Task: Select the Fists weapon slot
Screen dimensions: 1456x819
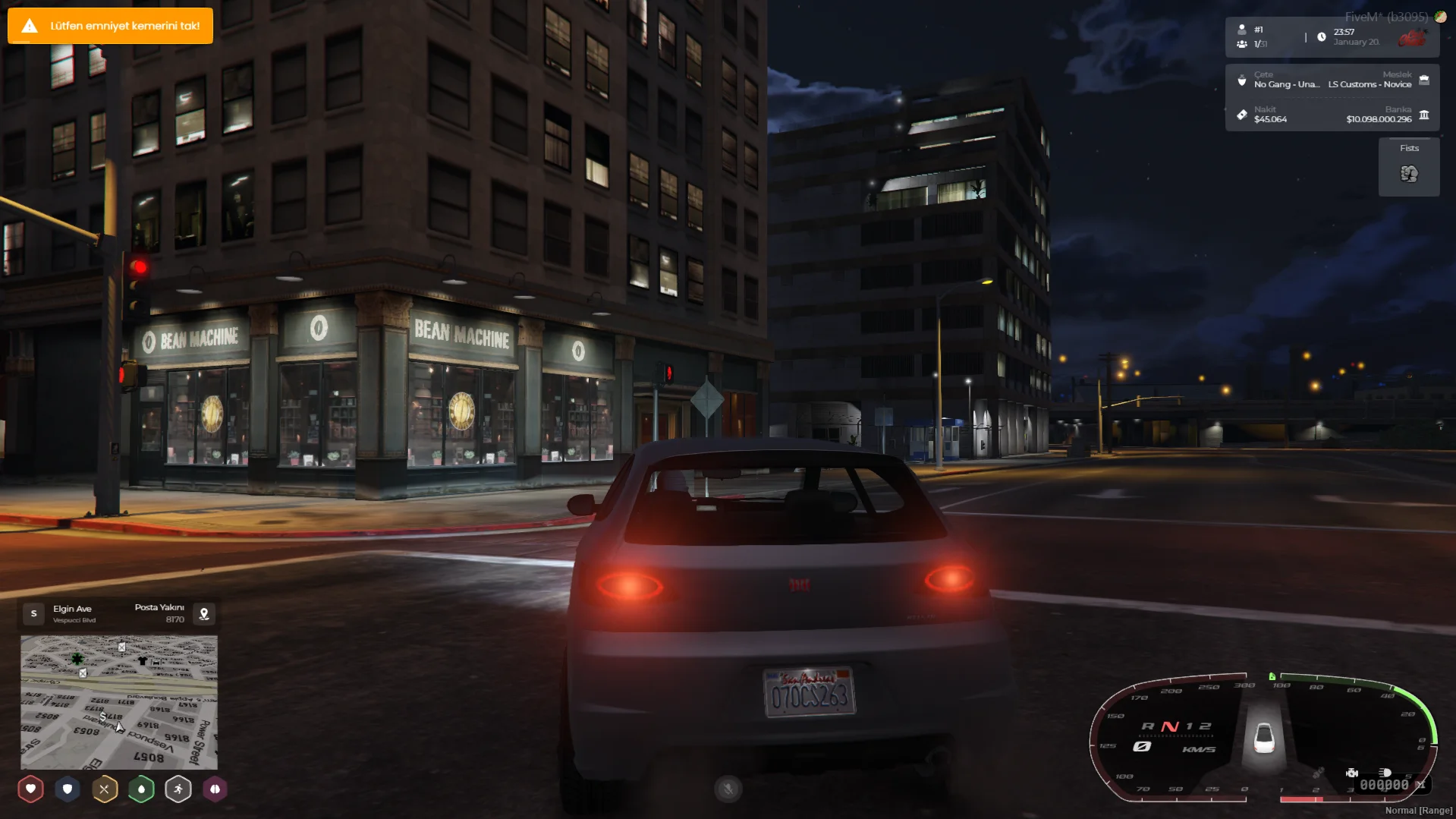Action: [x=1408, y=166]
